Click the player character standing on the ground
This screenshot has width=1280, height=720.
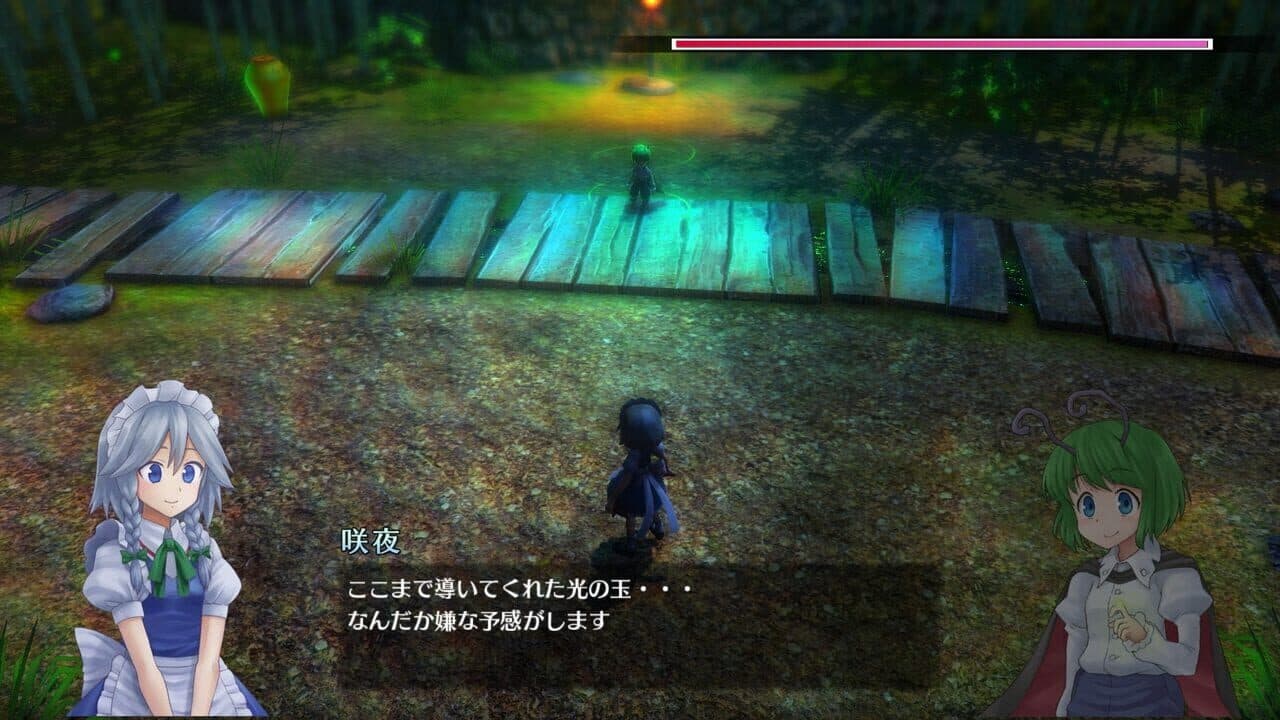tap(640, 470)
